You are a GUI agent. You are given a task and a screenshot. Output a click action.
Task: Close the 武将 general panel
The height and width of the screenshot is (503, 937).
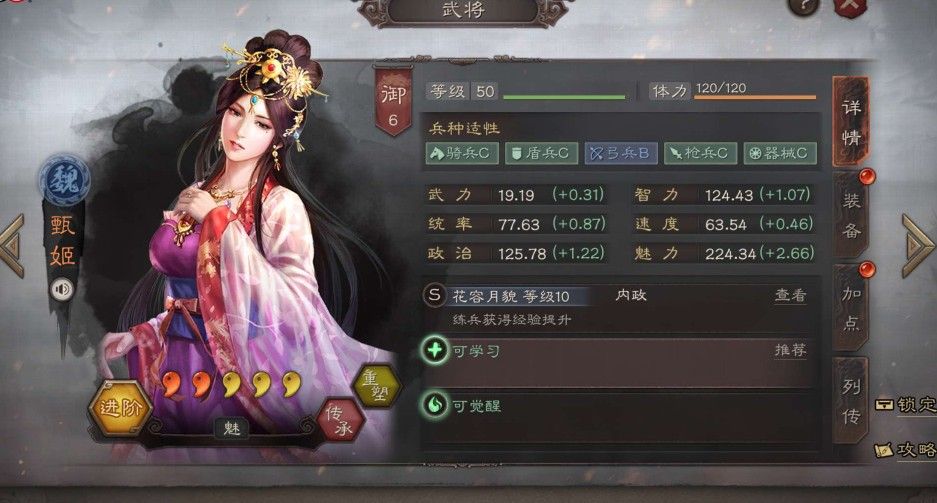[x=849, y=6]
